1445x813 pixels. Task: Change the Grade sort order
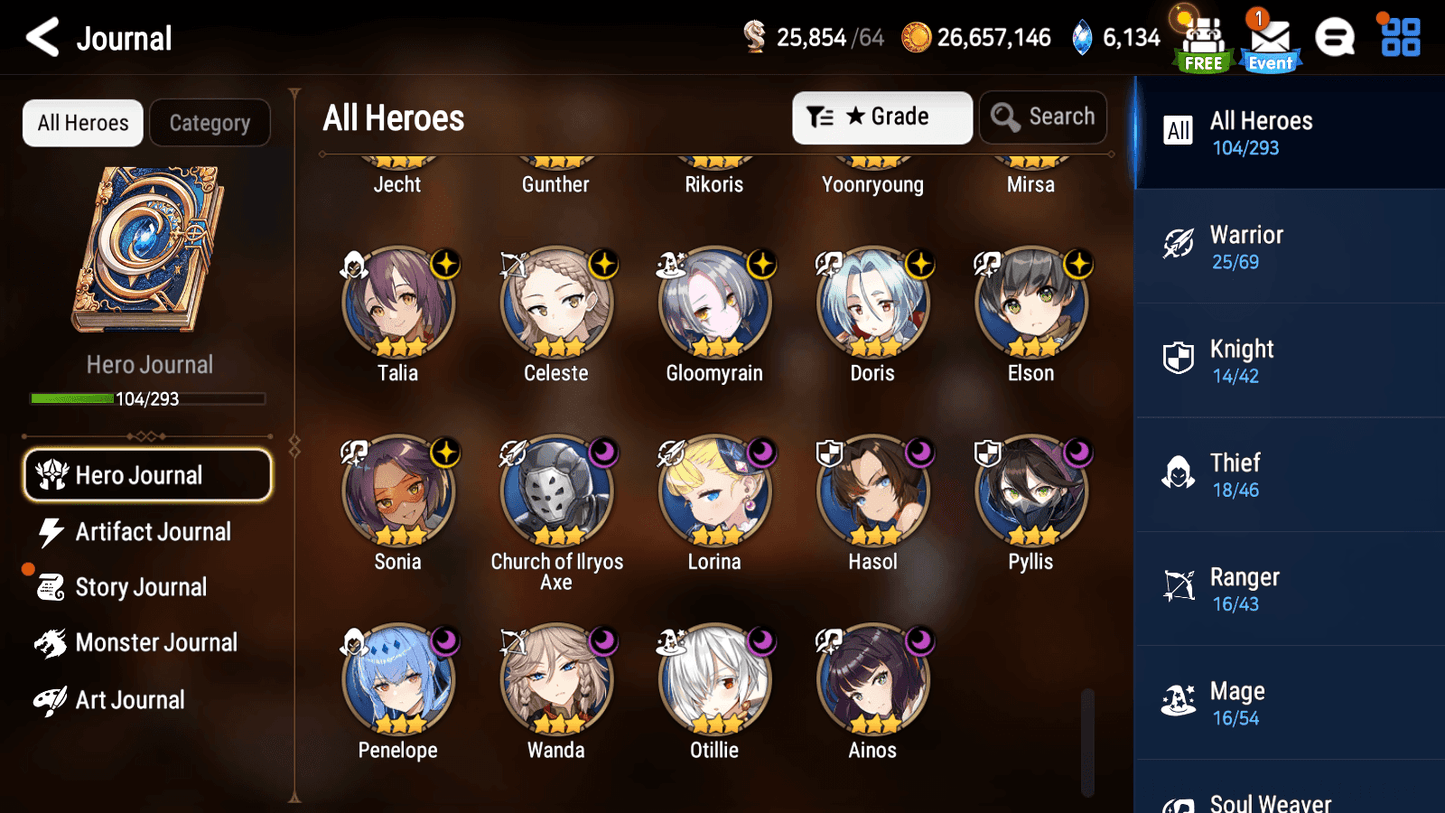click(881, 117)
